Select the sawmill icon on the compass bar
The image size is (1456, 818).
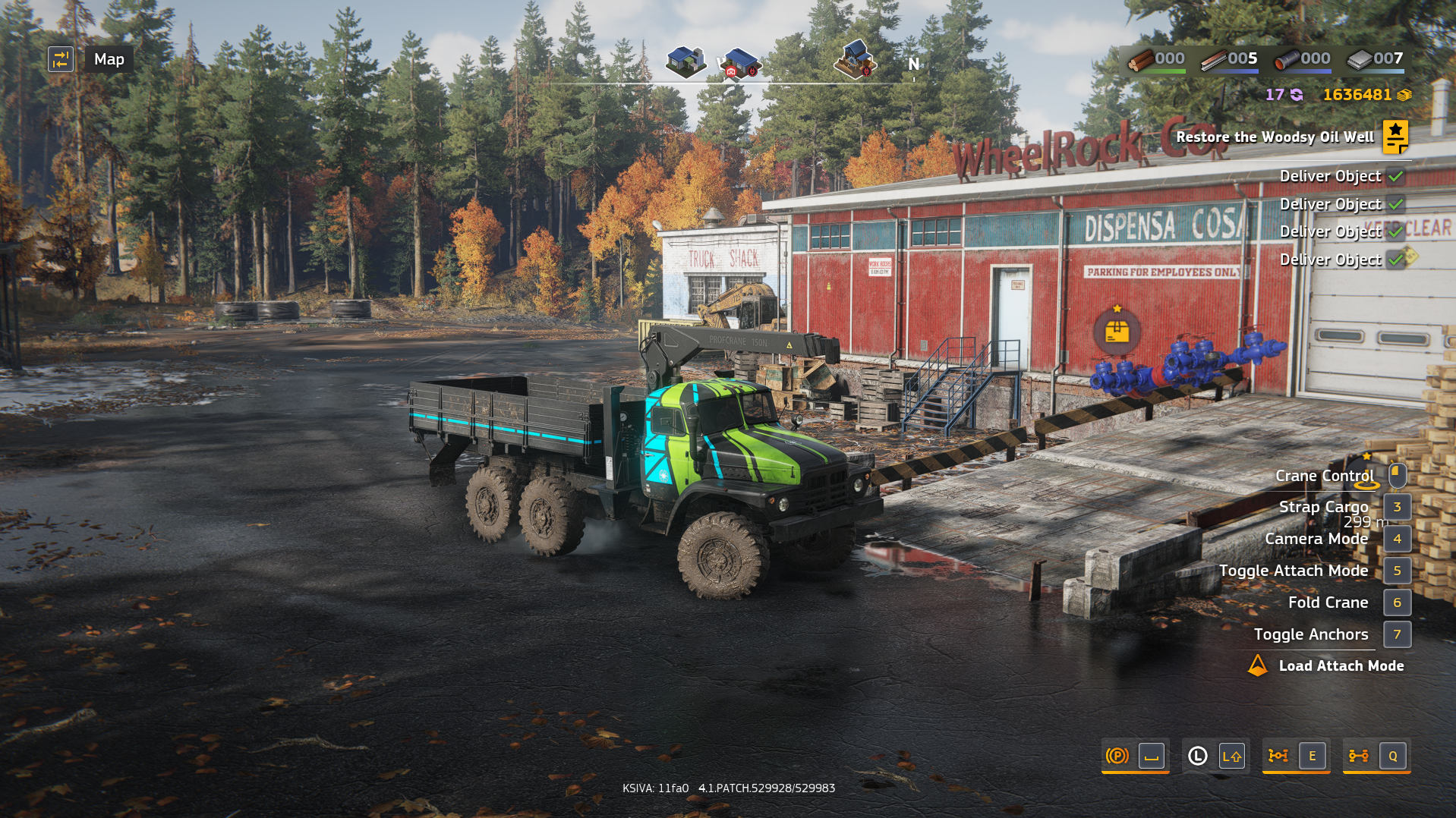(x=855, y=59)
